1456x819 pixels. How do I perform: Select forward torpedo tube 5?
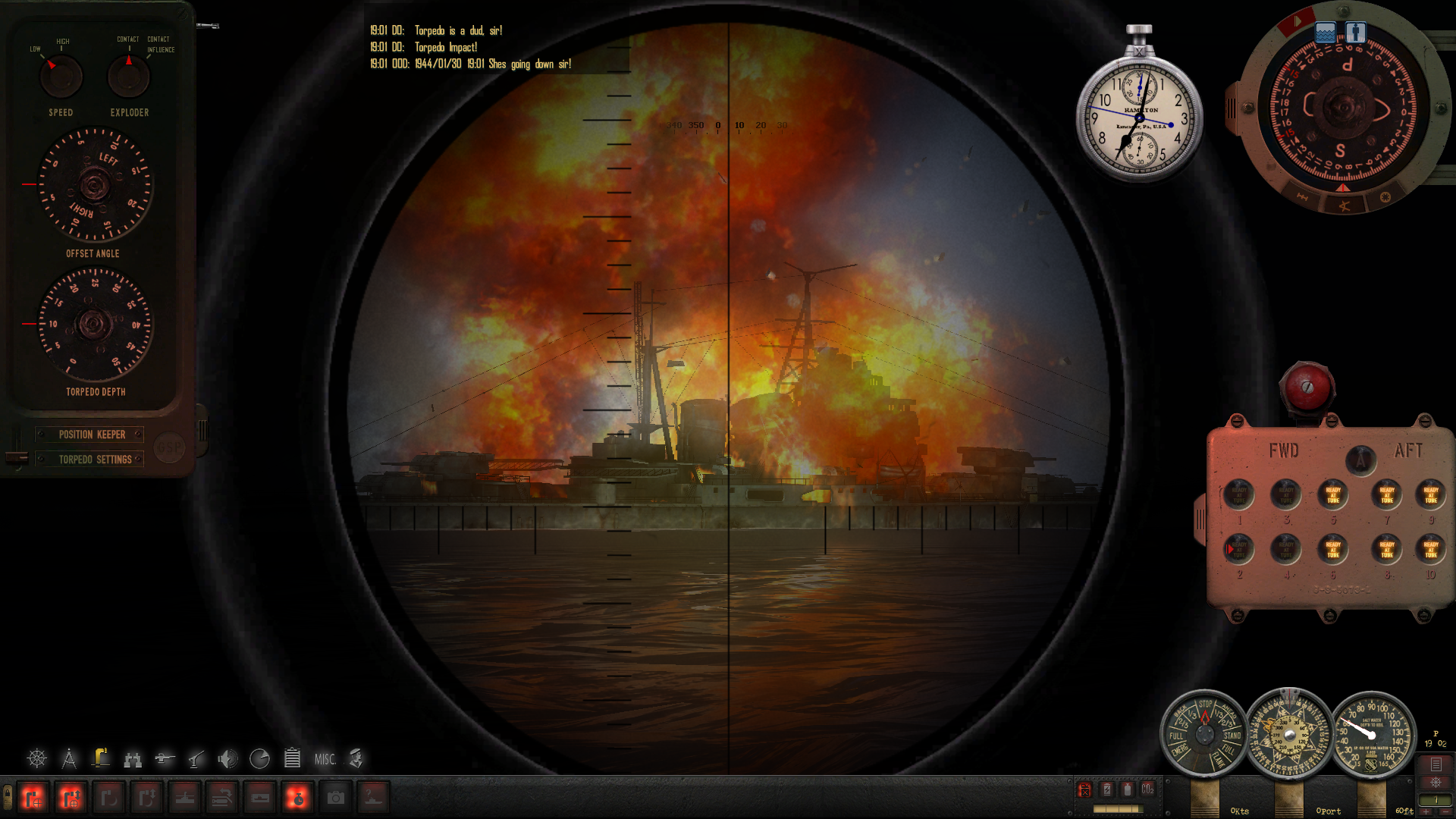pyautogui.click(x=1332, y=495)
